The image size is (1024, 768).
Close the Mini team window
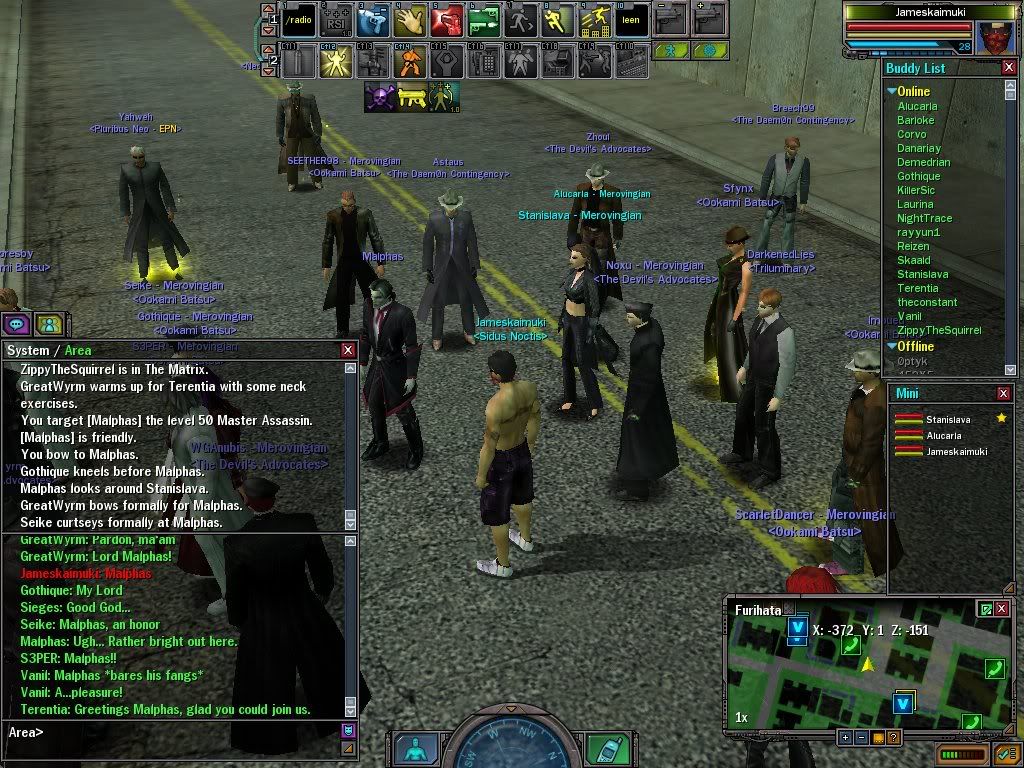point(1004,394)
